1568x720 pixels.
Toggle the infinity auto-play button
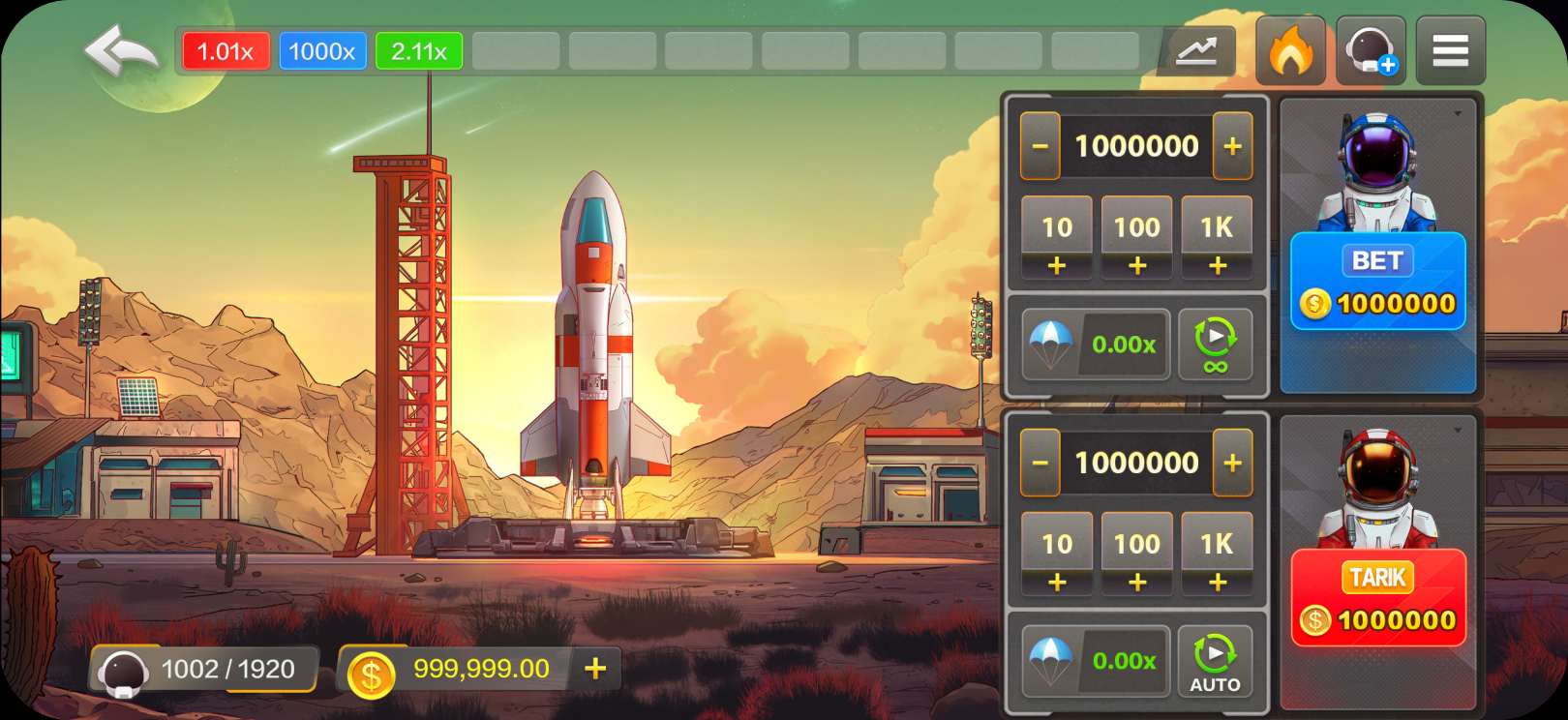click(x=1215, y=345)
